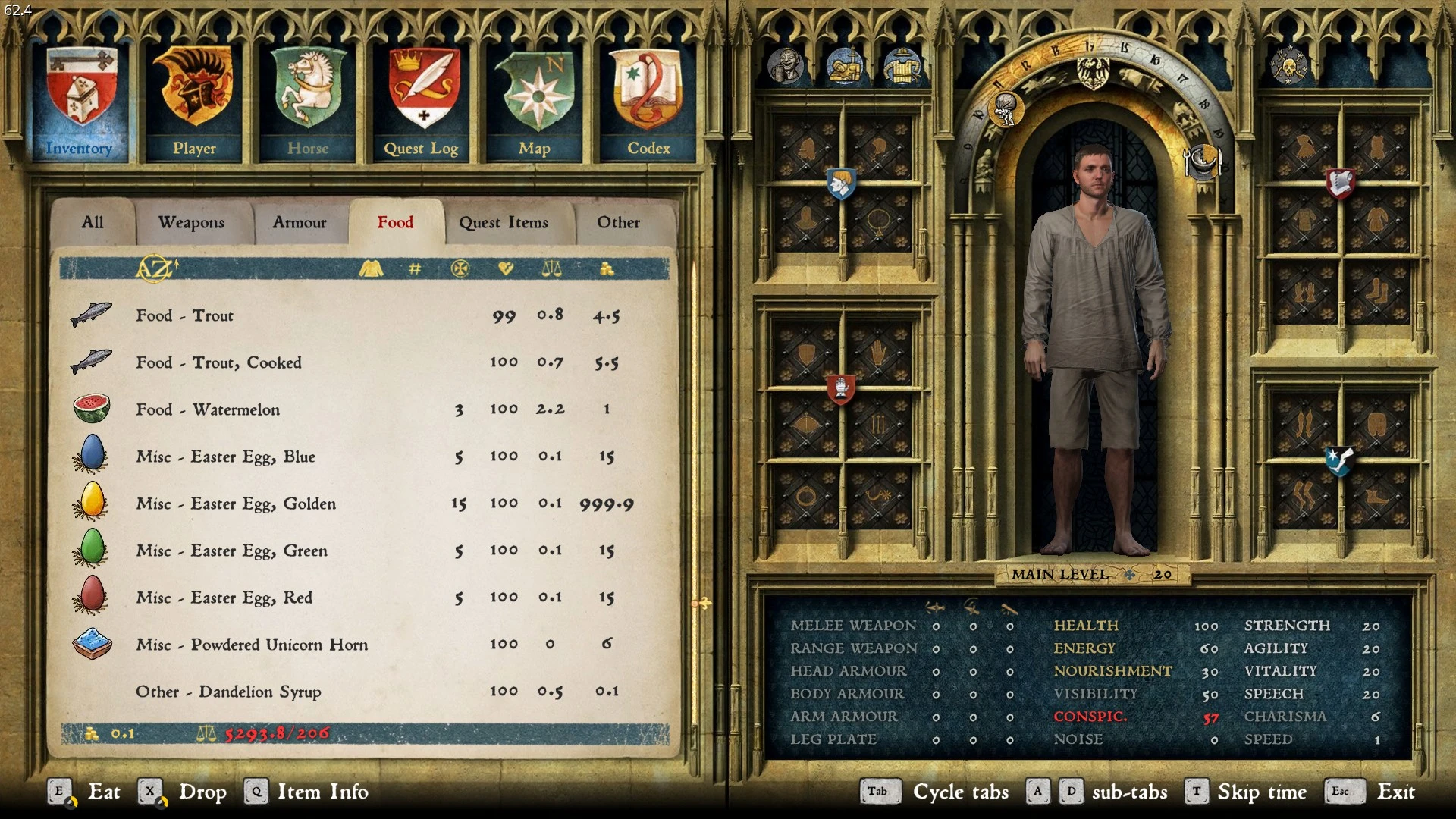Toggle quantity sorting via the # icon
Viewport: 1456px width, 819px height.
click(413, 268)
